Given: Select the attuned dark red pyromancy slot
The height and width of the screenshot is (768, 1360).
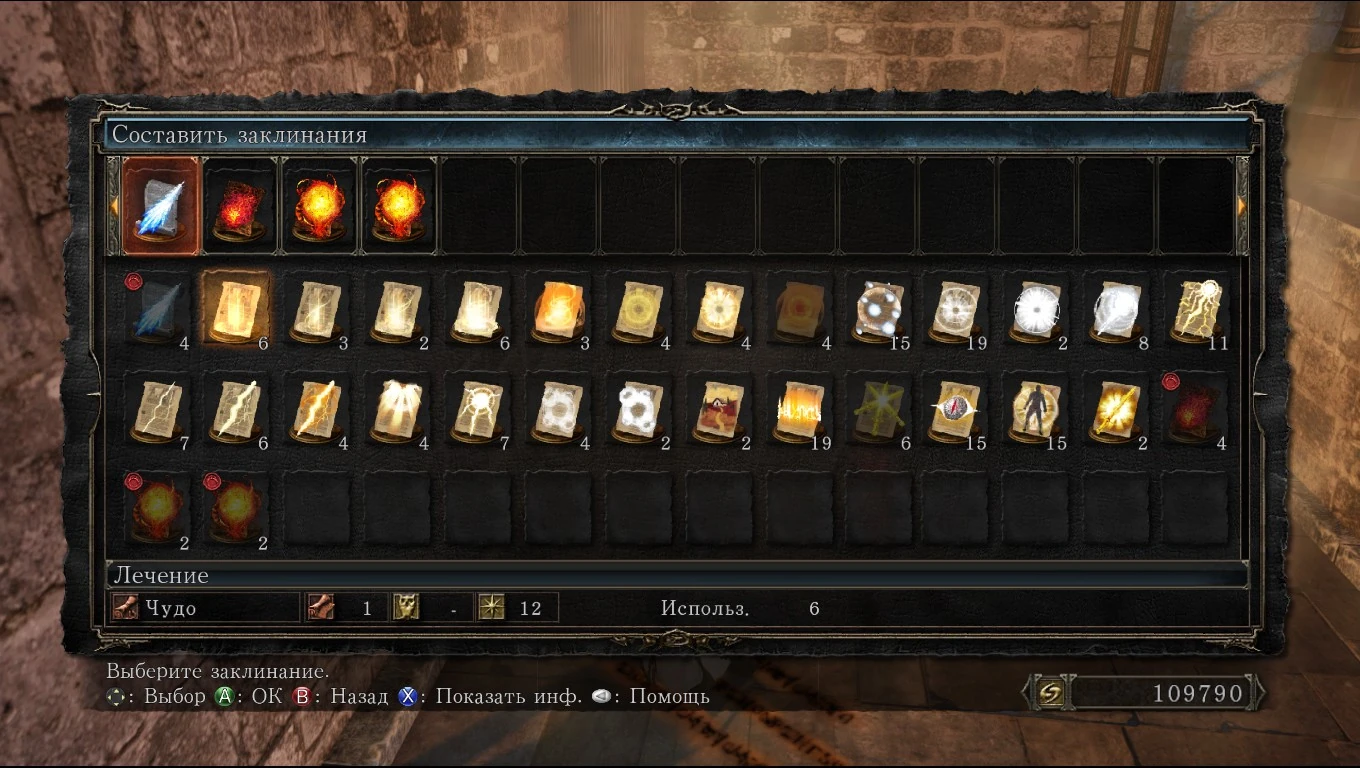Looking at the screenshot, I should pyautogui.click(x=240, y=206).
